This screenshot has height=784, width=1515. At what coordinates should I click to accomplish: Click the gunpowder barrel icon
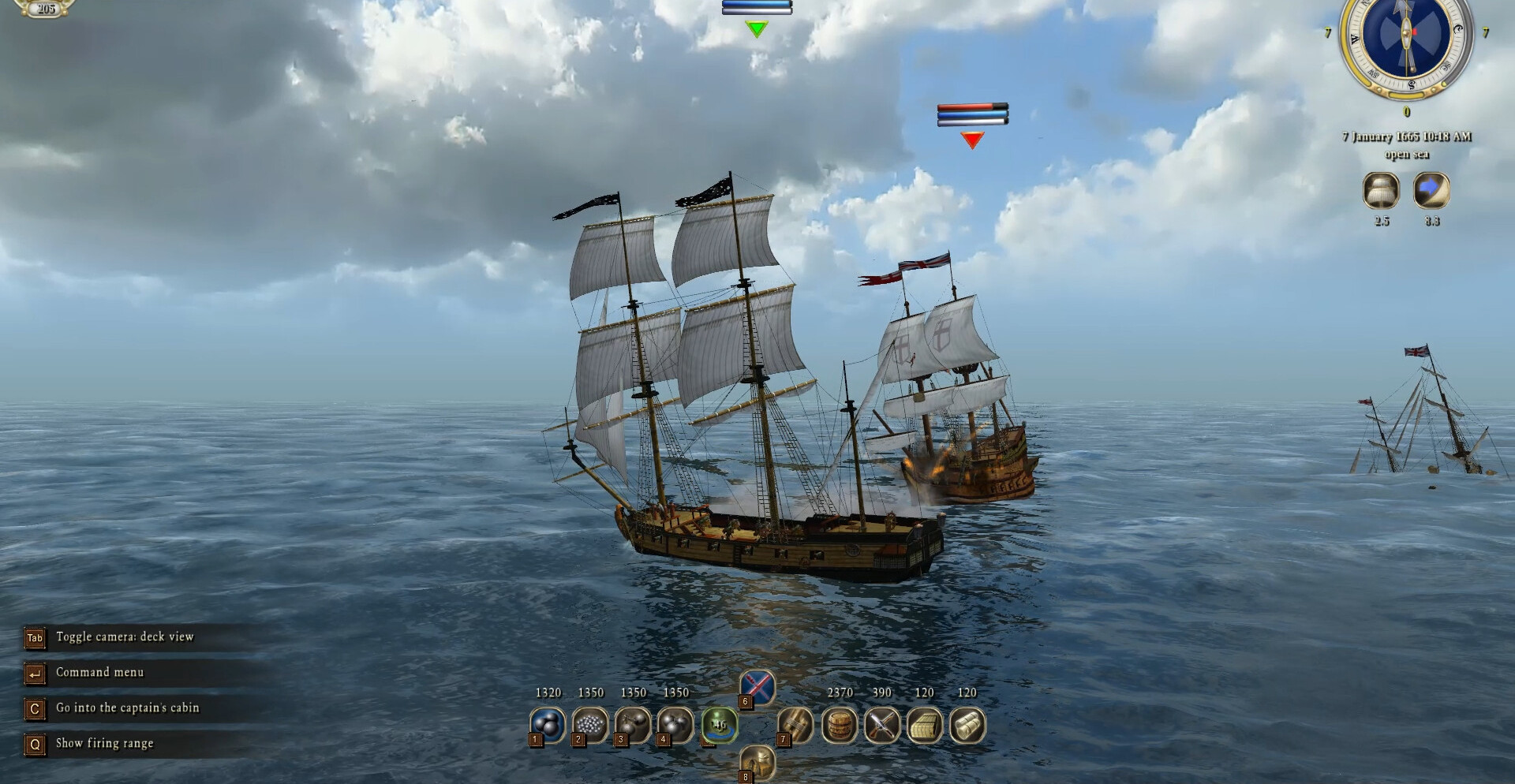840,724
